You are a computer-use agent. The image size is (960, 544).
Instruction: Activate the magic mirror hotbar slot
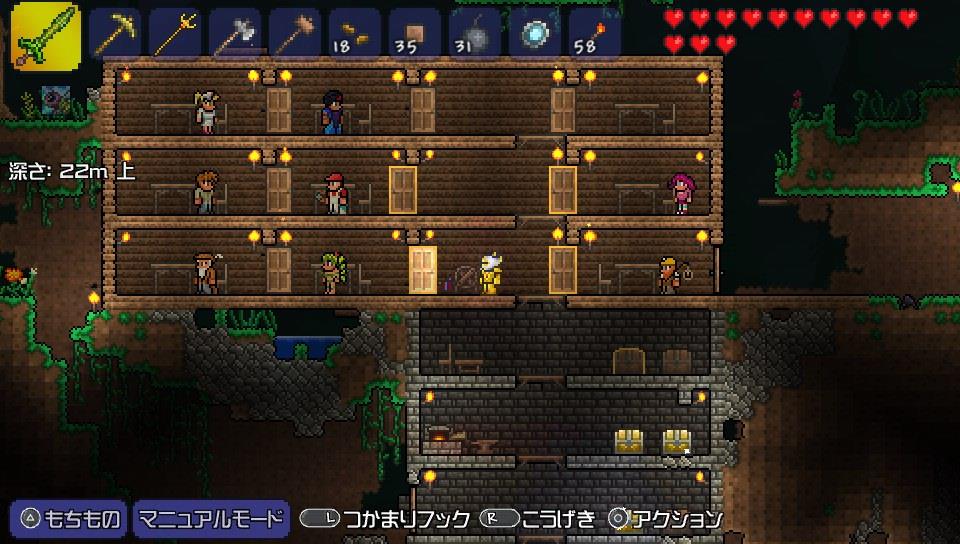(535, 36)
